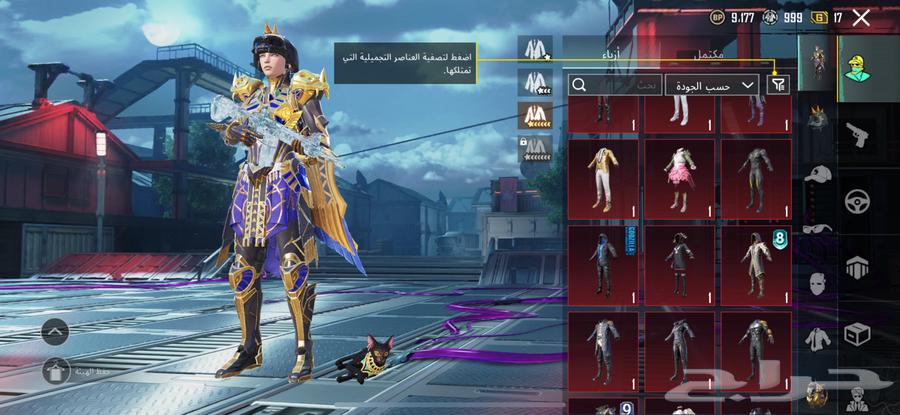Image resolution: width=900 pixels, height=415 pixels.
Task: Open the box crate category
Action: click(x=856, y=333)
